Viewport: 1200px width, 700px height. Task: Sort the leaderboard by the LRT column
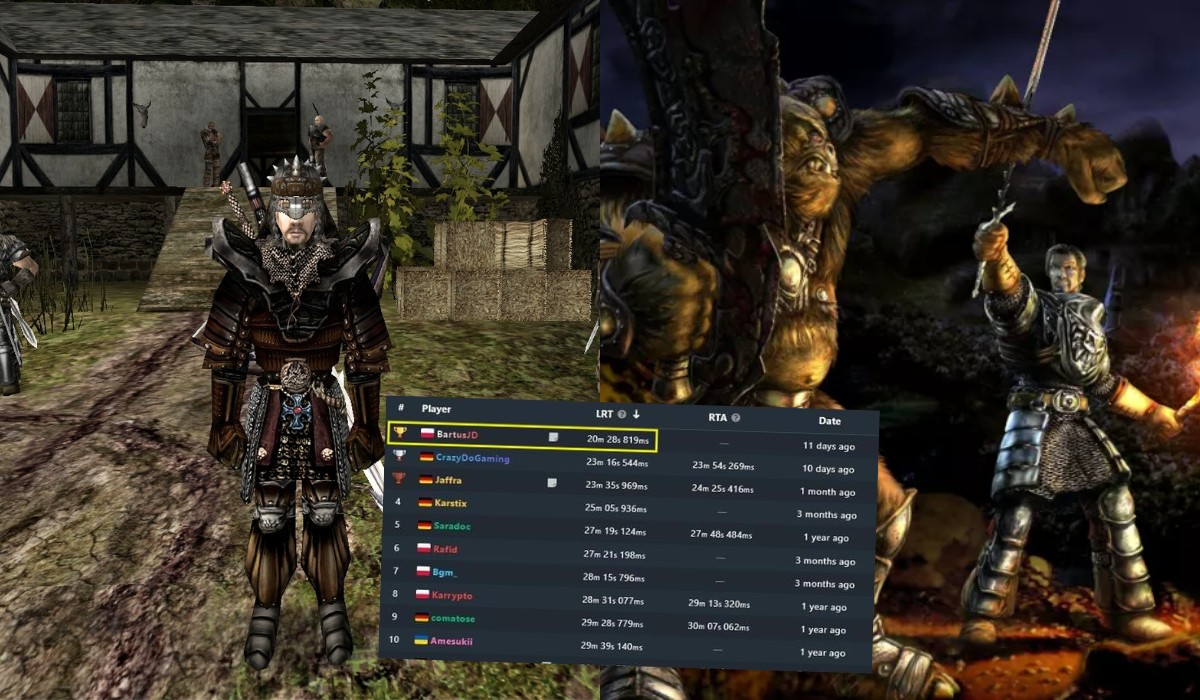coord(604,413)
